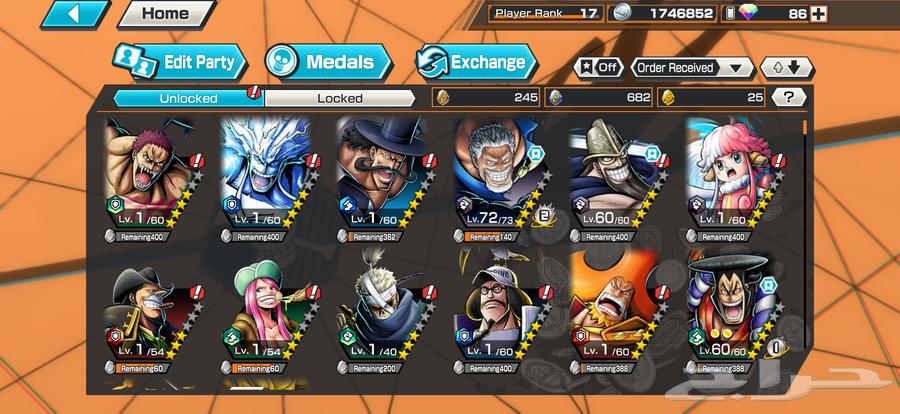Switch to the Locked characters tab
The width and height of the screenshot is (900, 414).
pos(340,98)
